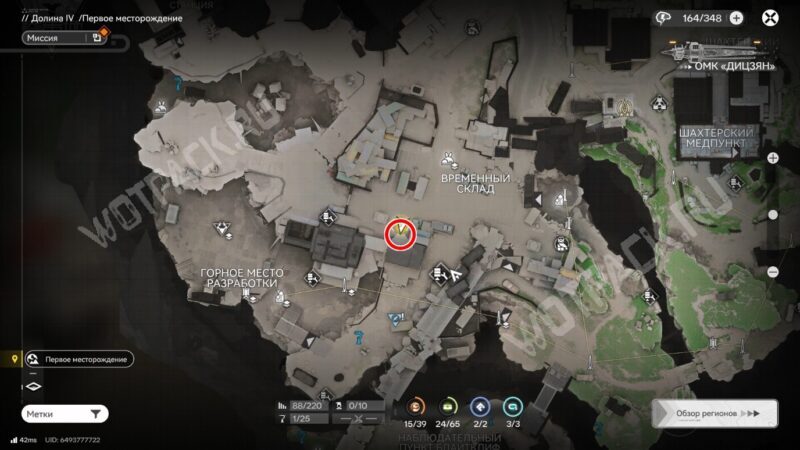Switch map layer with the diamond icon
Screen dimensions: 800x450
point(33,386)
